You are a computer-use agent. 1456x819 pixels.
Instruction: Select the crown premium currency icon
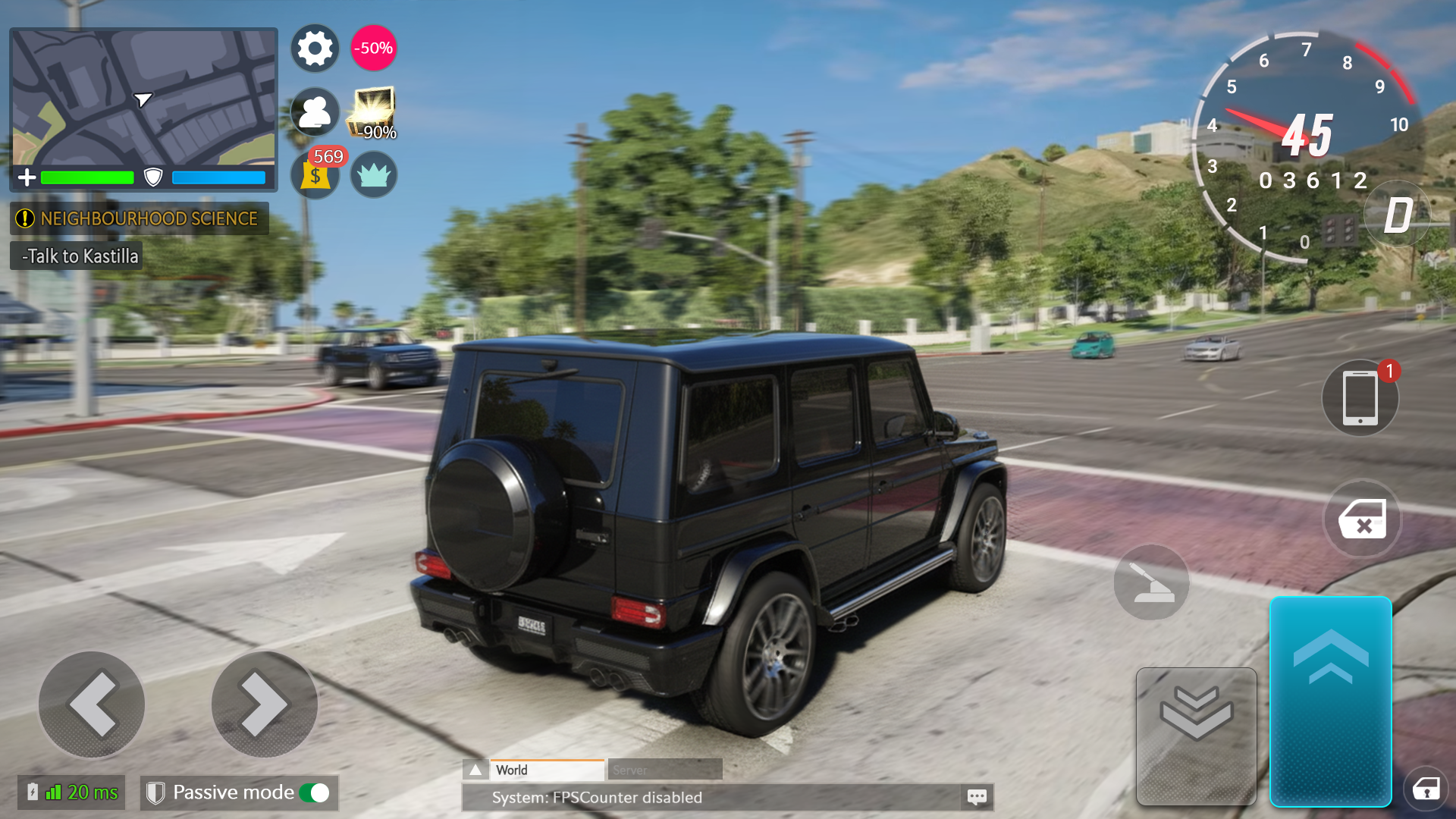coord(374,175)
